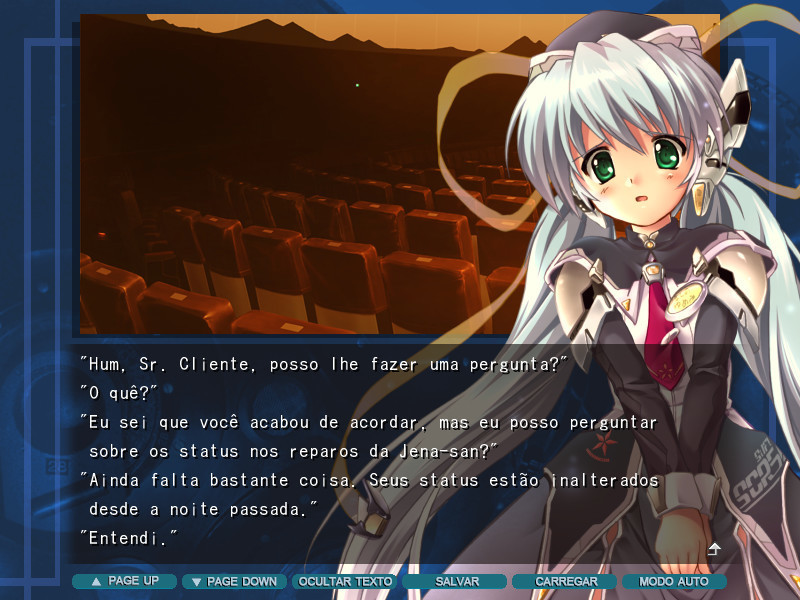The width and height of the screenshot is (800, 600).
Task: Open the CARREGAR load menu
Action: (565, 581)
